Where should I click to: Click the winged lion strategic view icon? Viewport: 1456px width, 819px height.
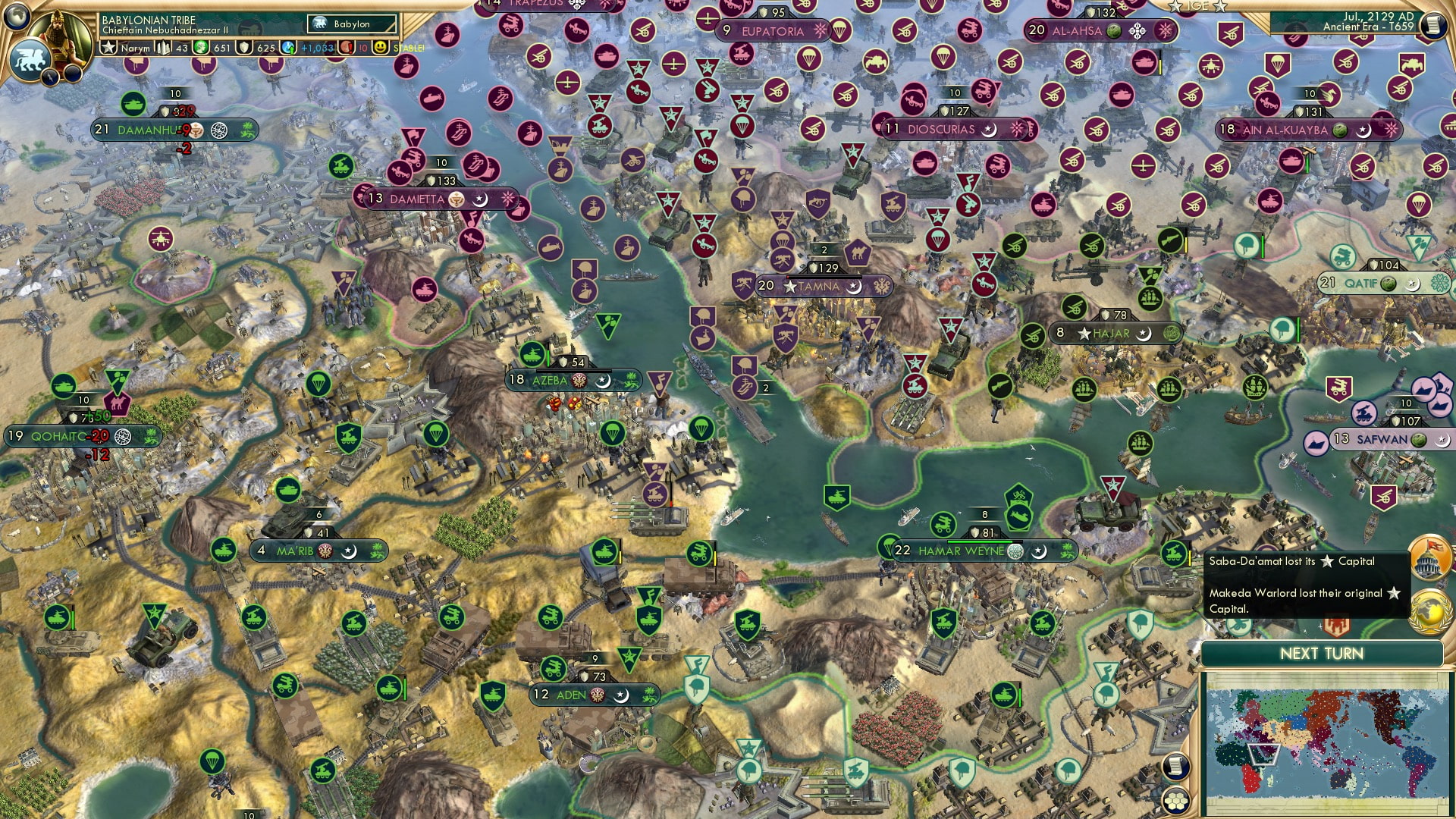coord(30,59)
